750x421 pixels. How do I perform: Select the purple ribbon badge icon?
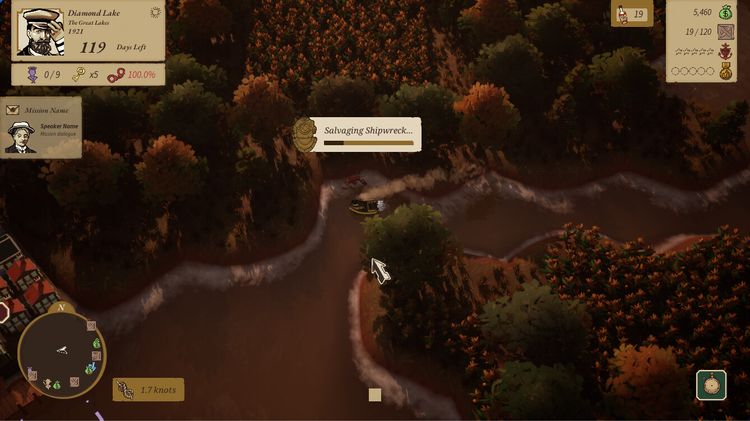pyautogui.click(x=30, y=75)
